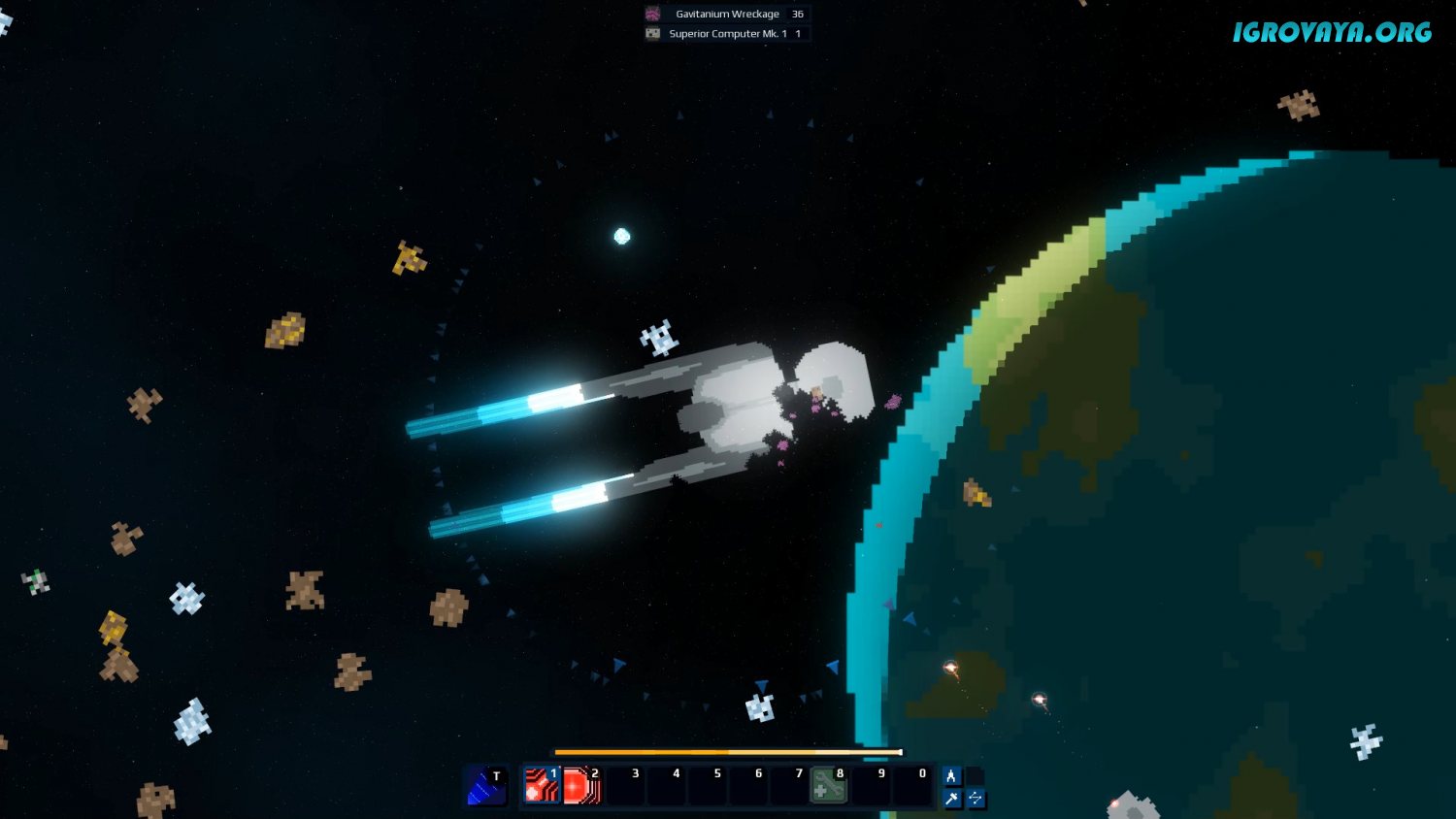Click the hammer build tool button
Screen dimensions: 1456x819
pyautogui.click(x=952, y=799)
